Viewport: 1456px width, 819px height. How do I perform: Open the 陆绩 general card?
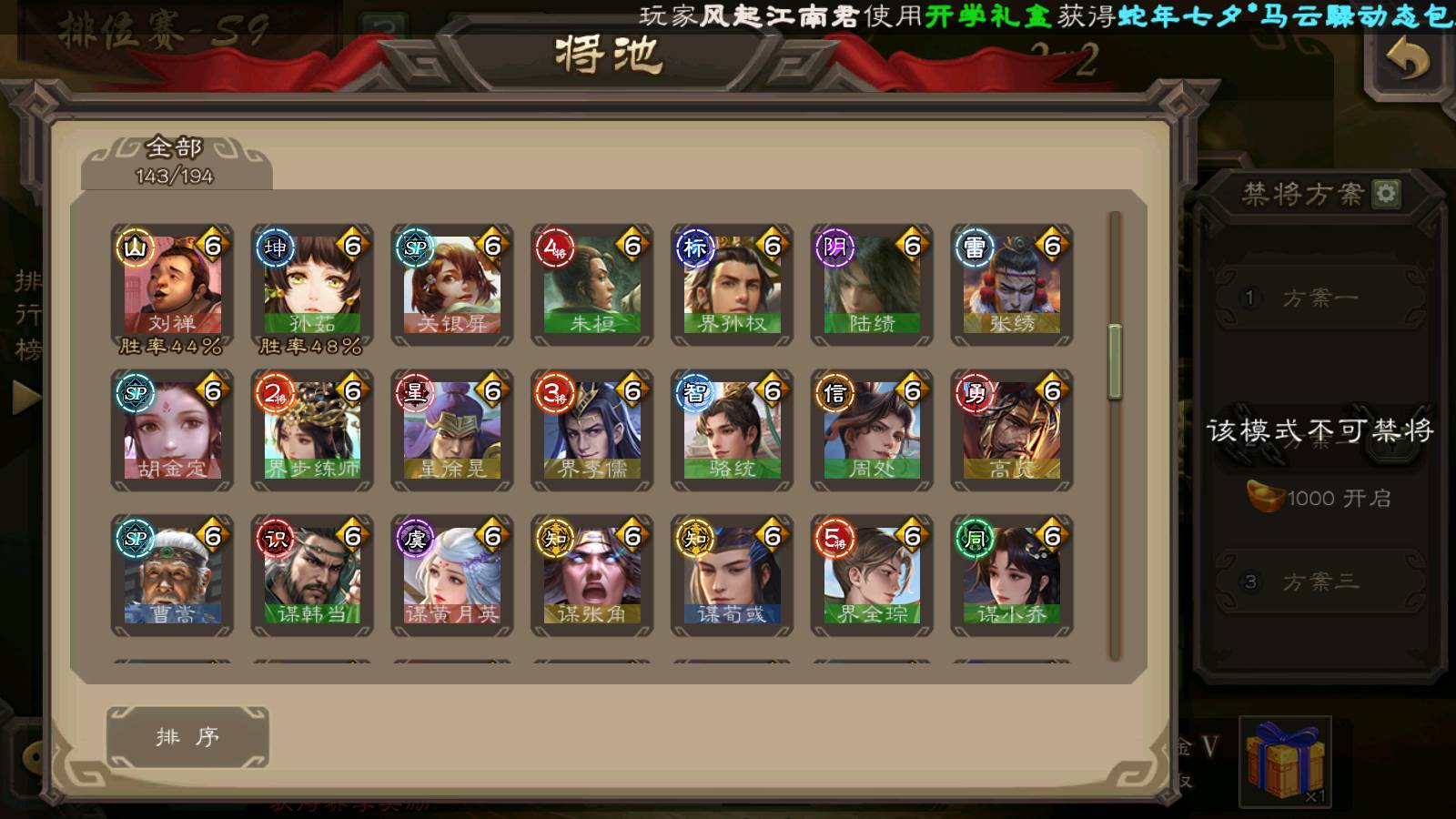(873, 287)
